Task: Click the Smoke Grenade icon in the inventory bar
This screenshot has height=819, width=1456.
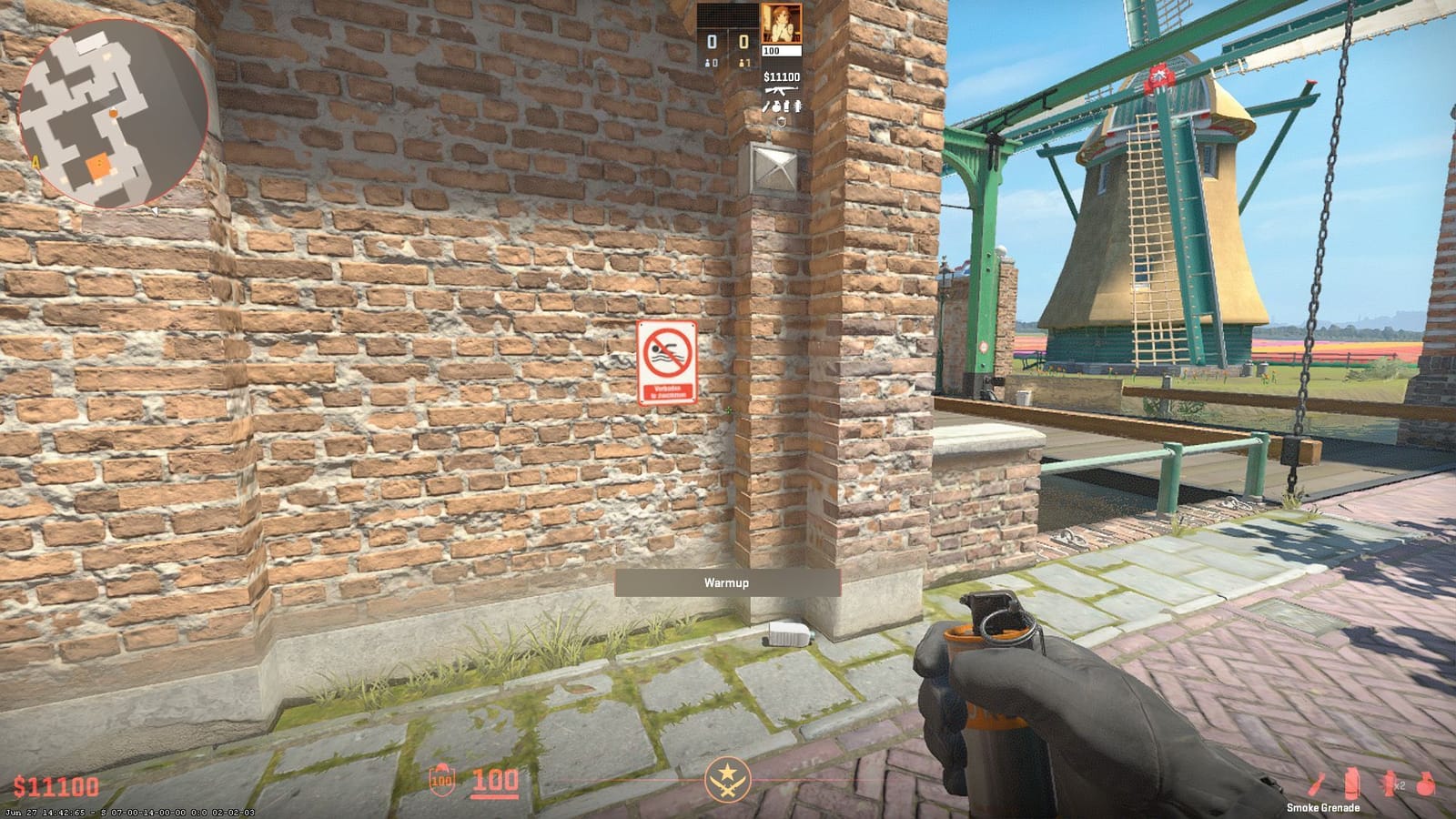Action: tap(1351, 783)
